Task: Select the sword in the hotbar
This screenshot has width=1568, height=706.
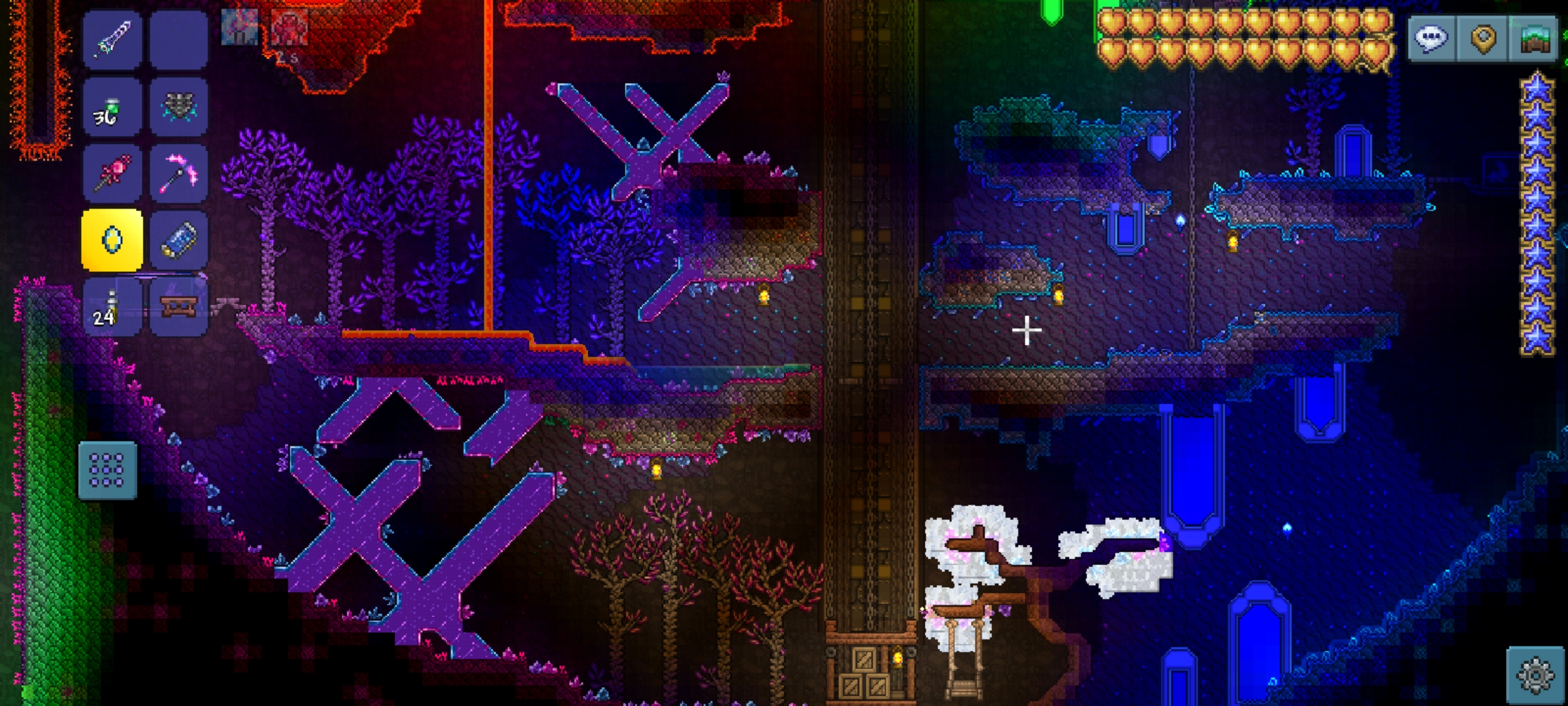Action: (112, 40)
